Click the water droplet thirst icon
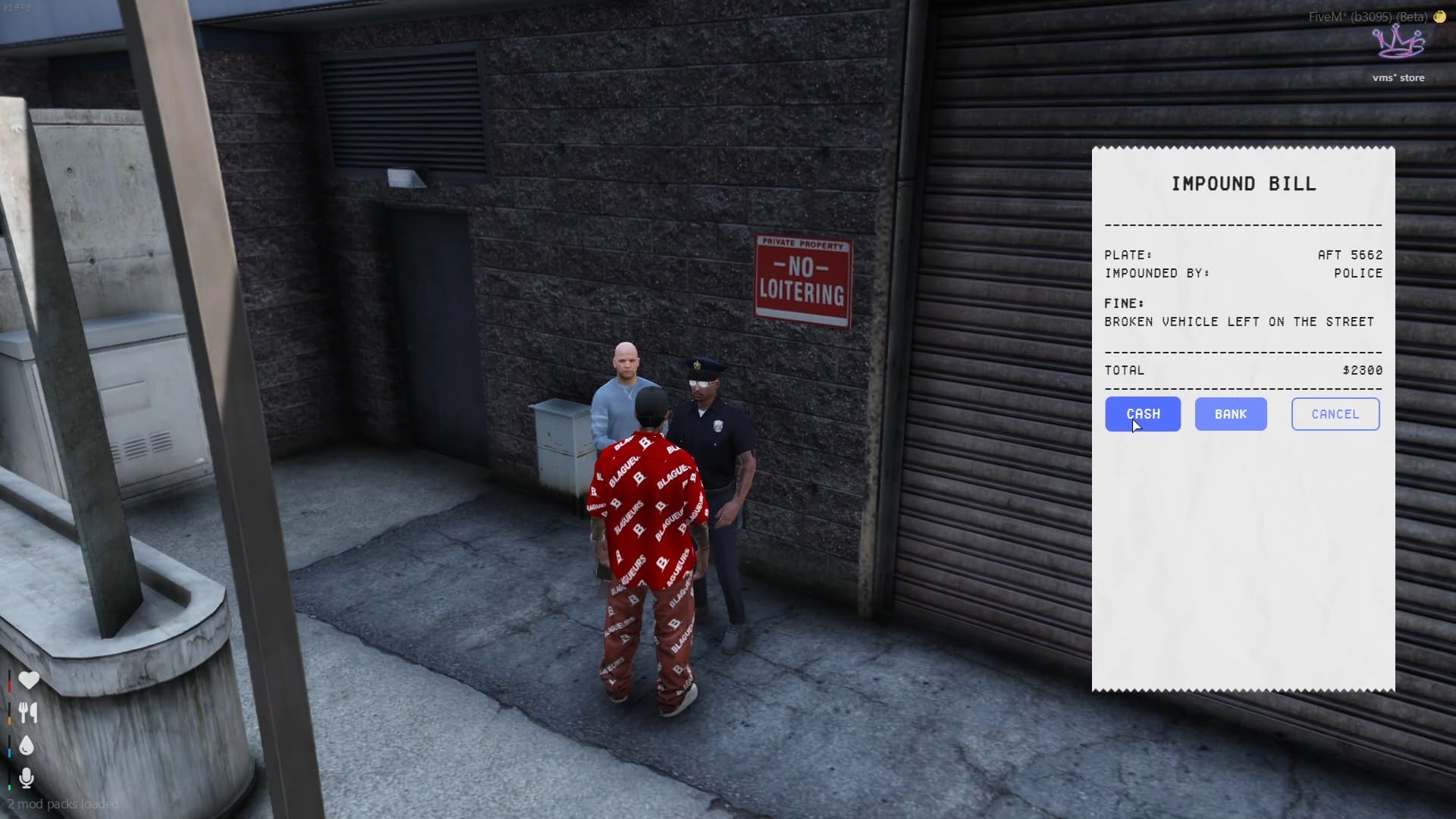This screenshot has width=1456, height=819. point(27,745)
